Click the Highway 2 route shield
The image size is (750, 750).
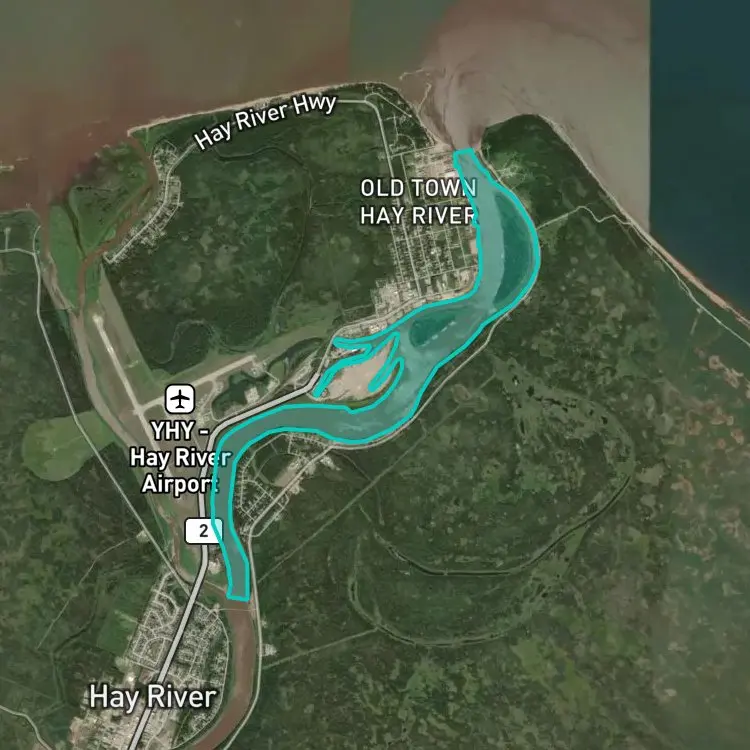tap(203, 531)
